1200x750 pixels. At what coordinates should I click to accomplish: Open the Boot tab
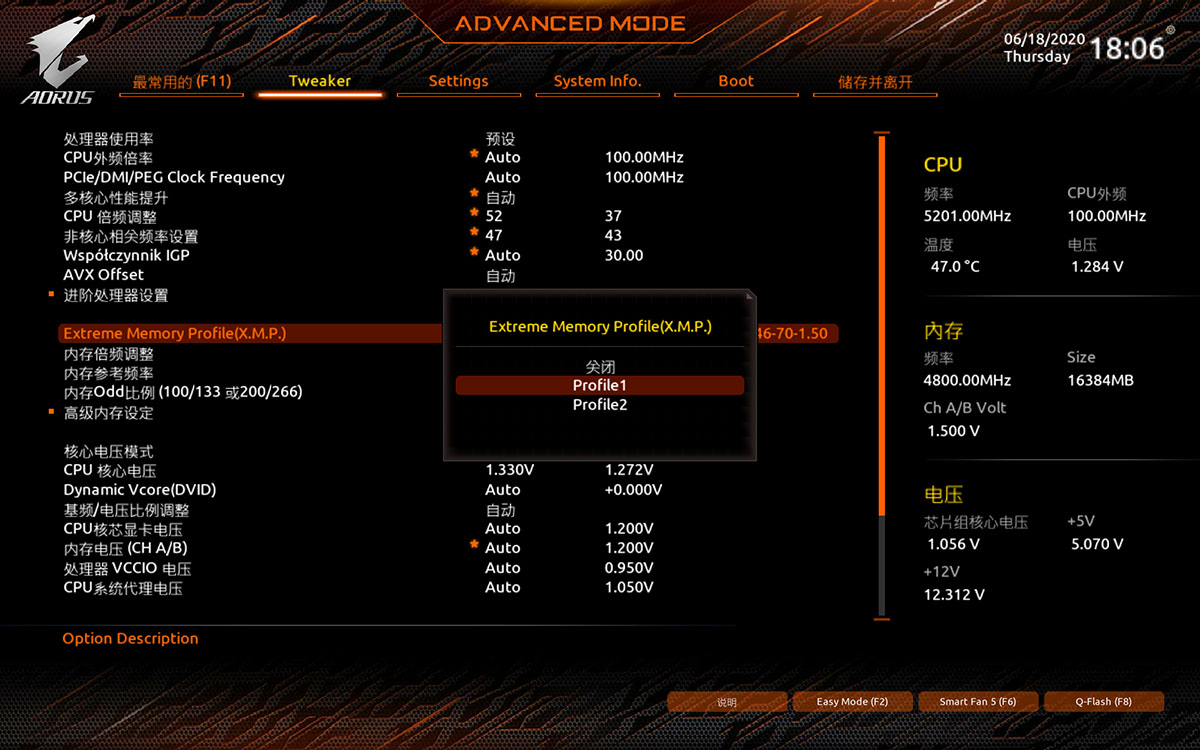pyautogui.click(x=736, y=81)
